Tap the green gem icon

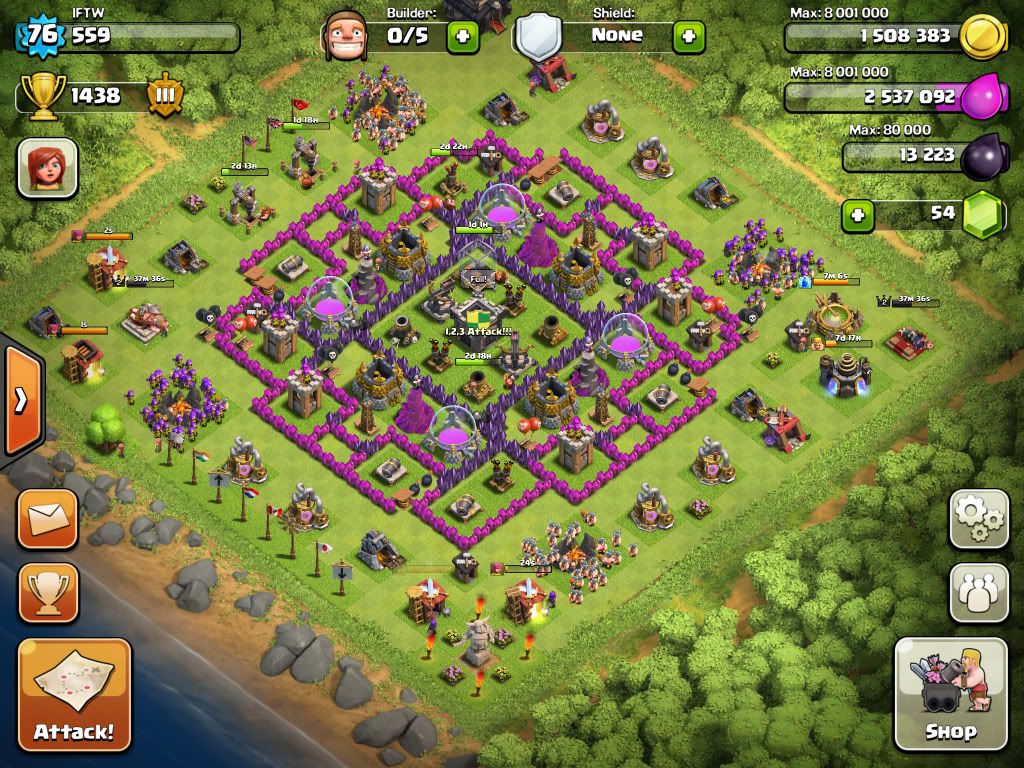[985, 214]
